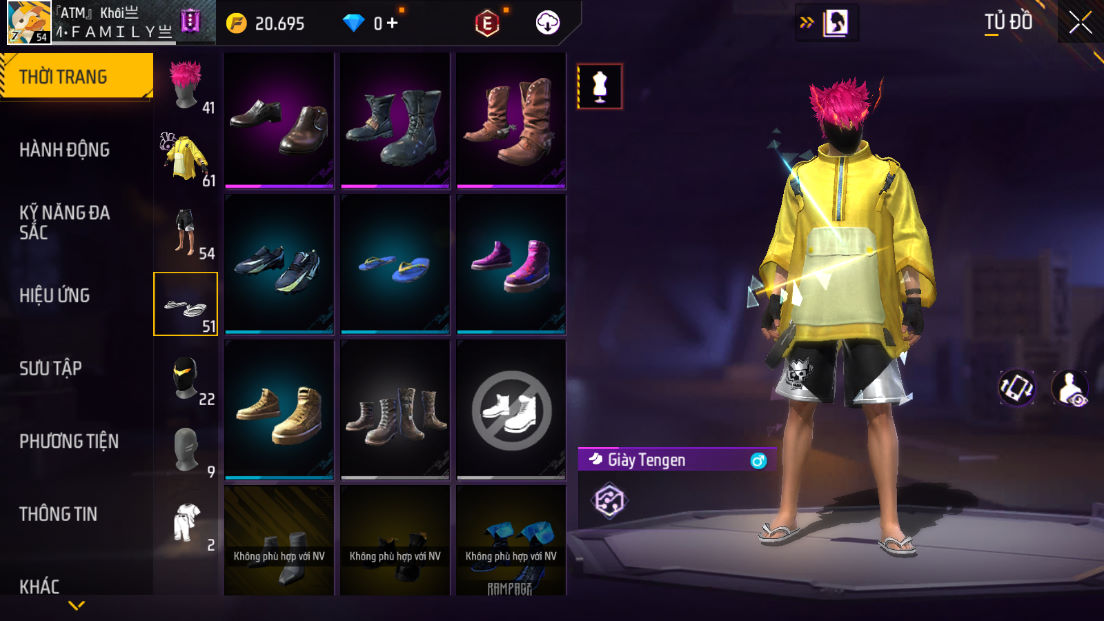Open the face mask category tab

[x=186, y=377]
